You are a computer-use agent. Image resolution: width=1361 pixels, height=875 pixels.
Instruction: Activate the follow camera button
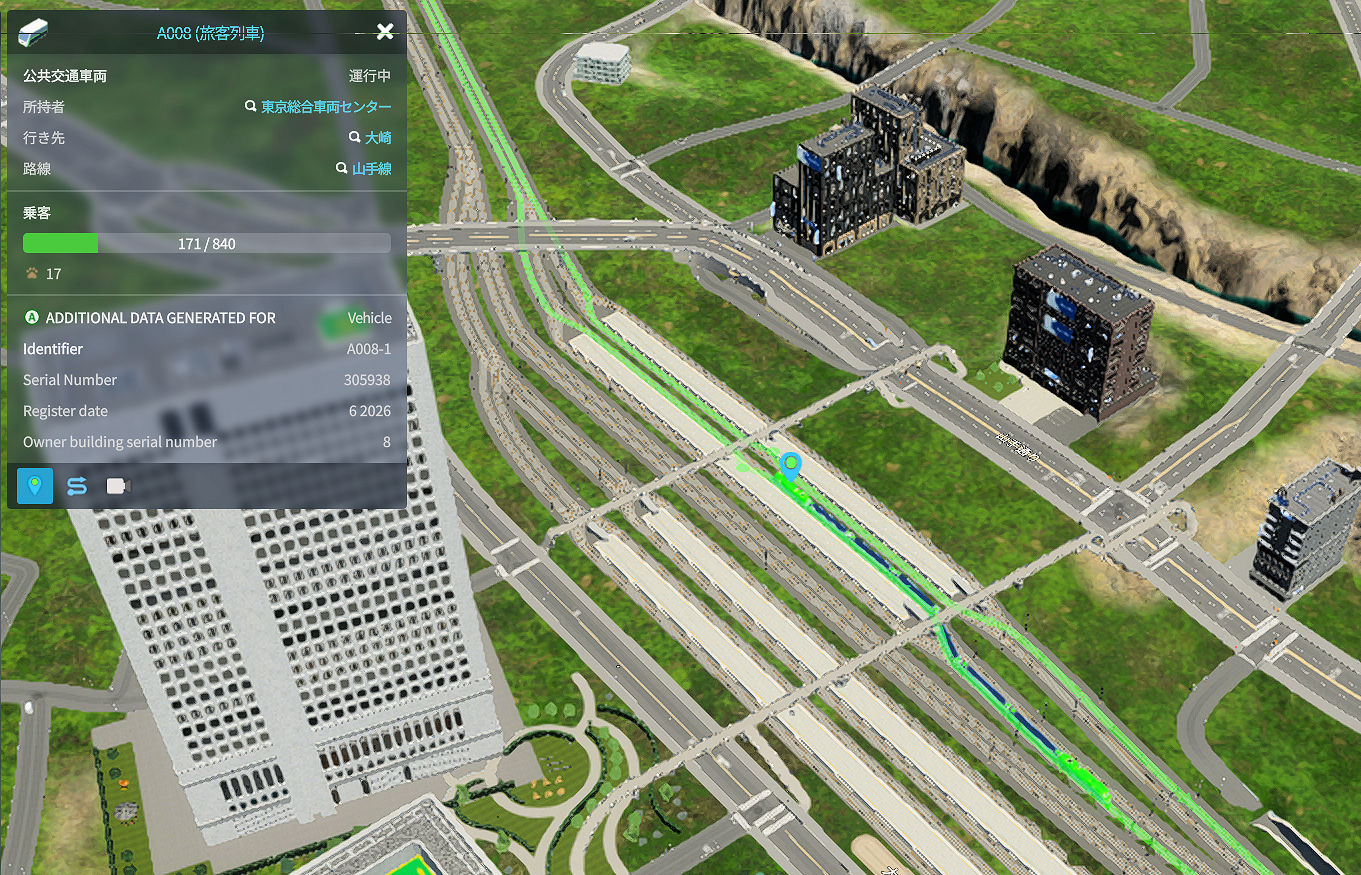point(118,486)
